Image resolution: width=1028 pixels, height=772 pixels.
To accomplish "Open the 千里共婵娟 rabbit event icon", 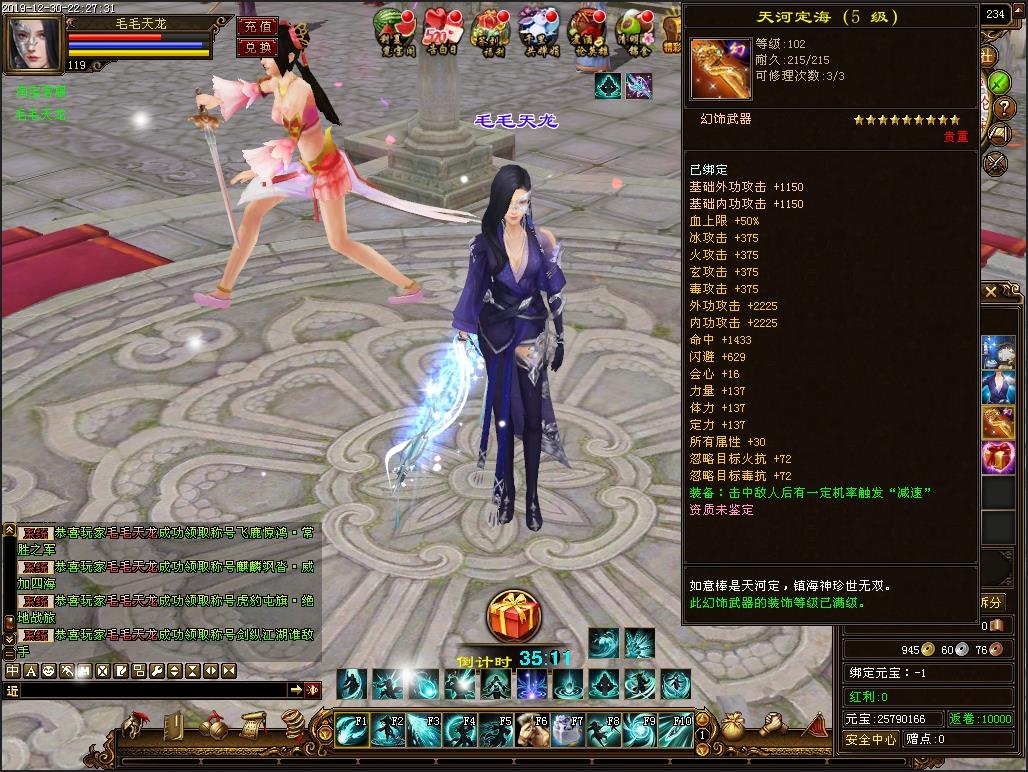I will pos(538,27).
